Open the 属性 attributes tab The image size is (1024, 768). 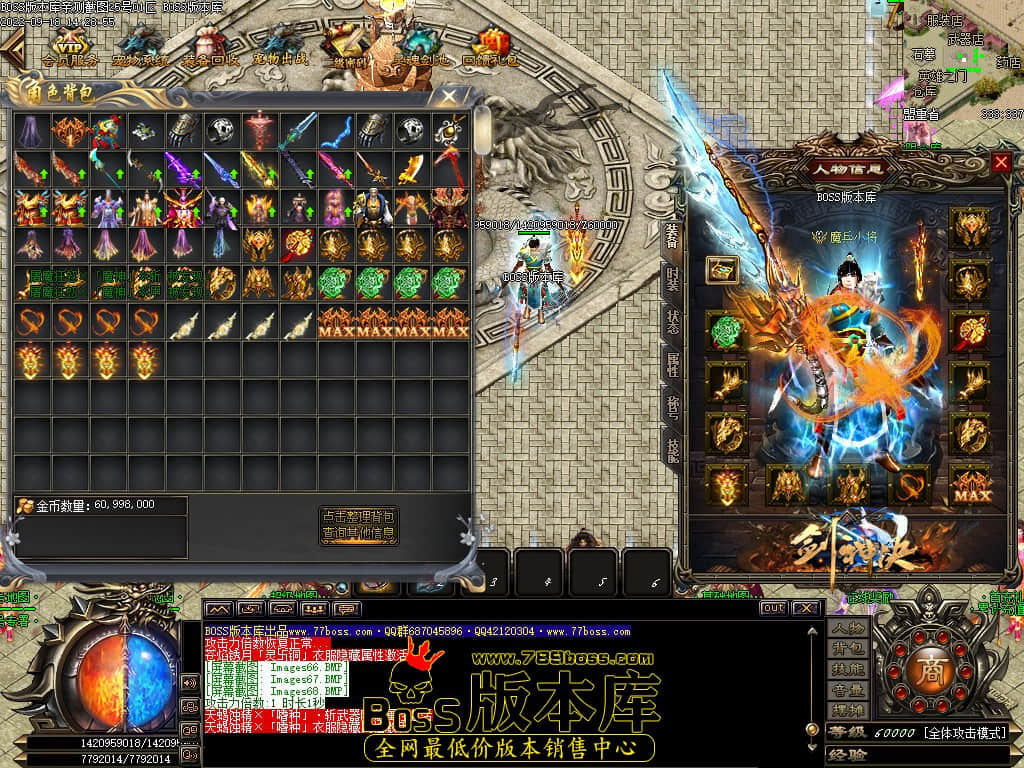tap(673, 365)
